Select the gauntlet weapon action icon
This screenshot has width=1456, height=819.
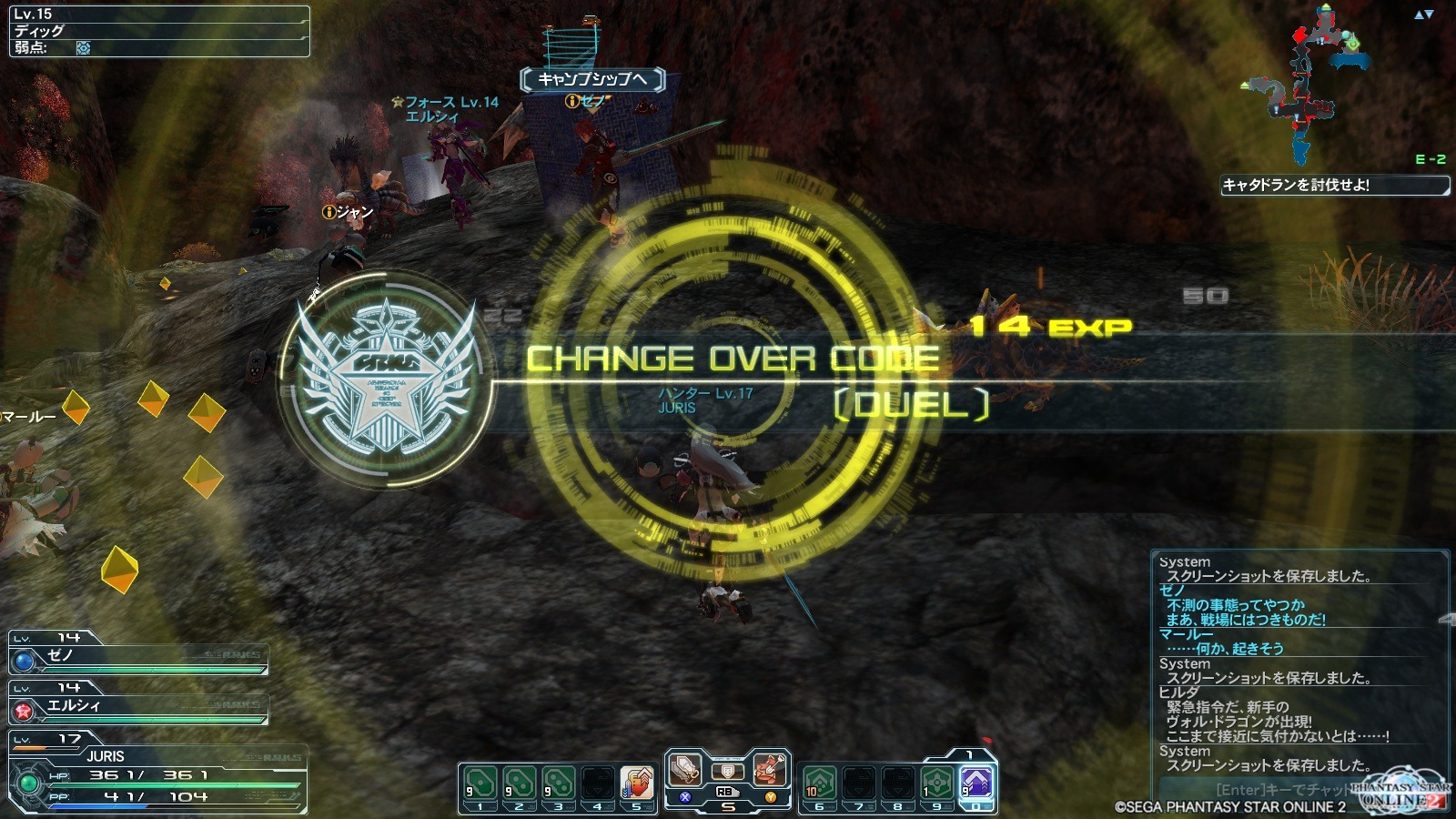click(685, 770)
